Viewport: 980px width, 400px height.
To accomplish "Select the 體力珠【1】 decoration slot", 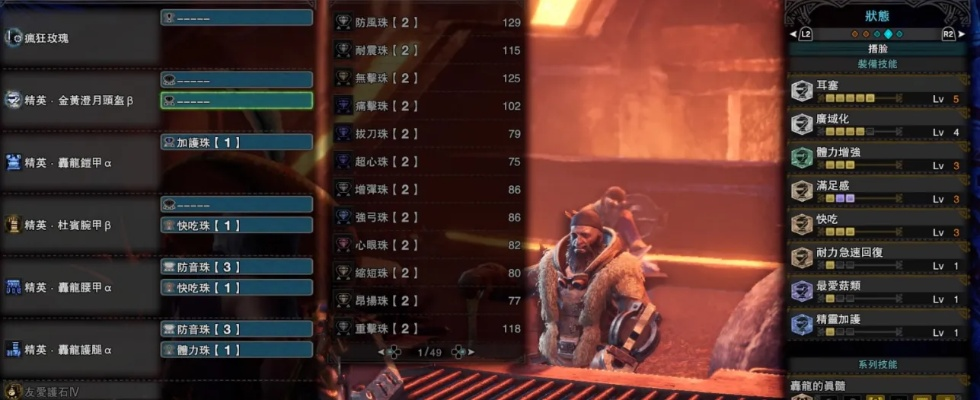I will [x=236, y=350].
